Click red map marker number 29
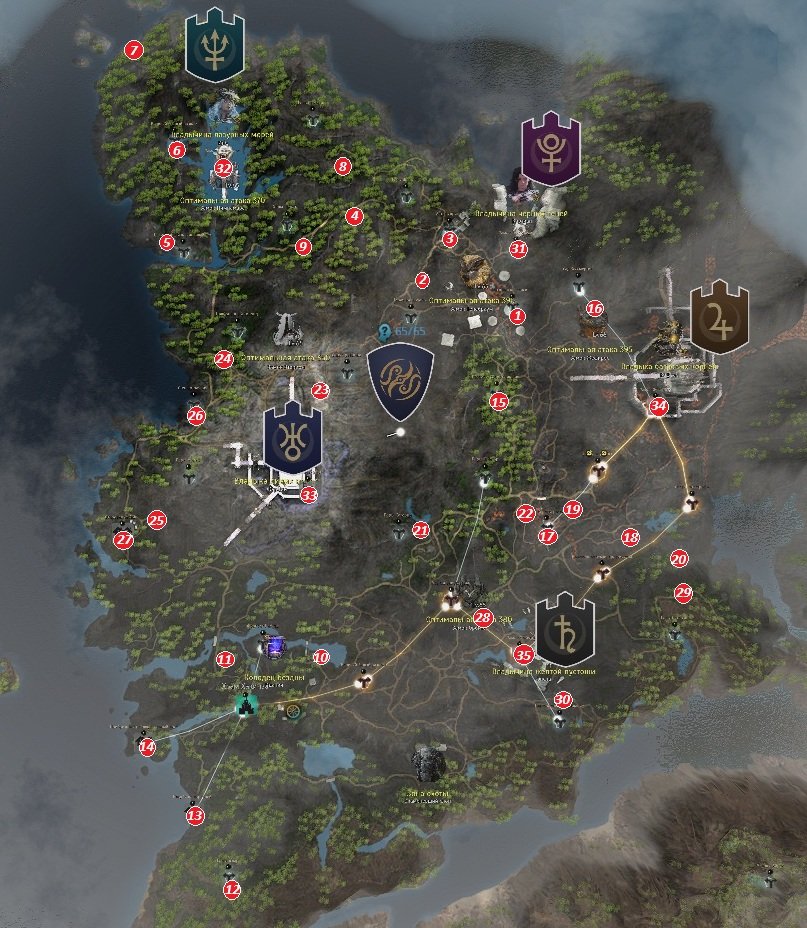 pyautogui.click(x=683, y=592)
